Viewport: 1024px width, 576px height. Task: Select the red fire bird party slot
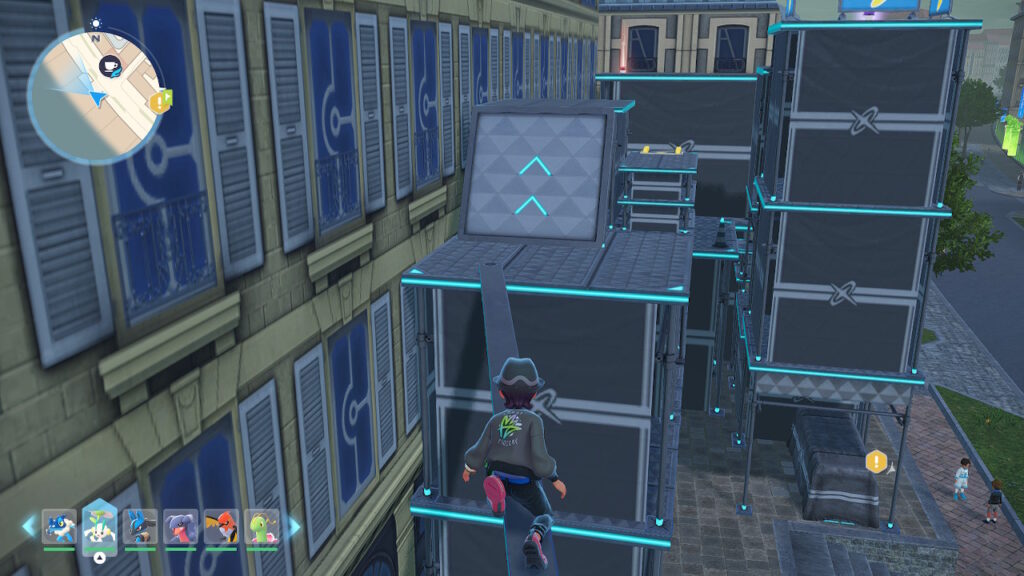pos(221,526)
